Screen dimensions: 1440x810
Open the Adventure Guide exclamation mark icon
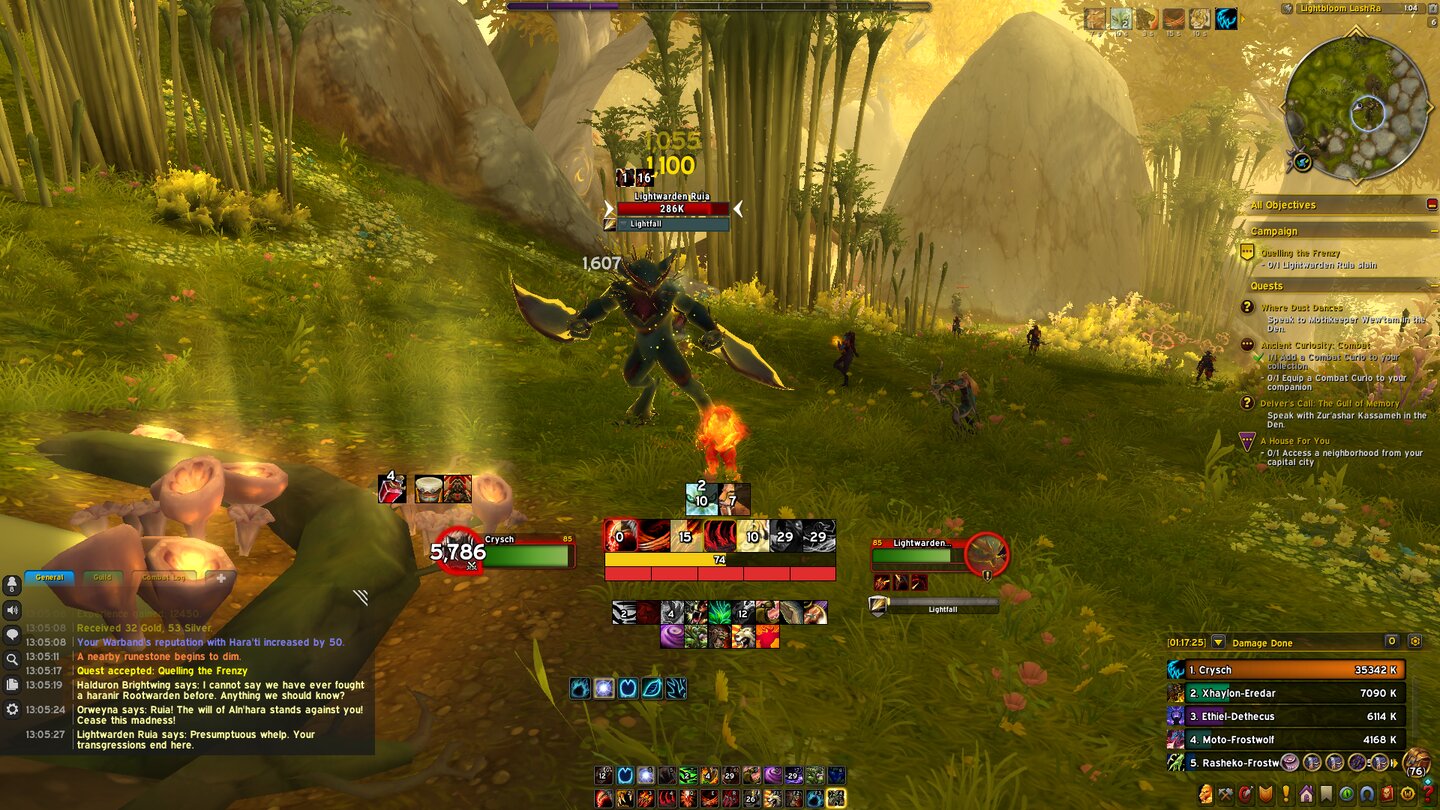pos(1284,792)
